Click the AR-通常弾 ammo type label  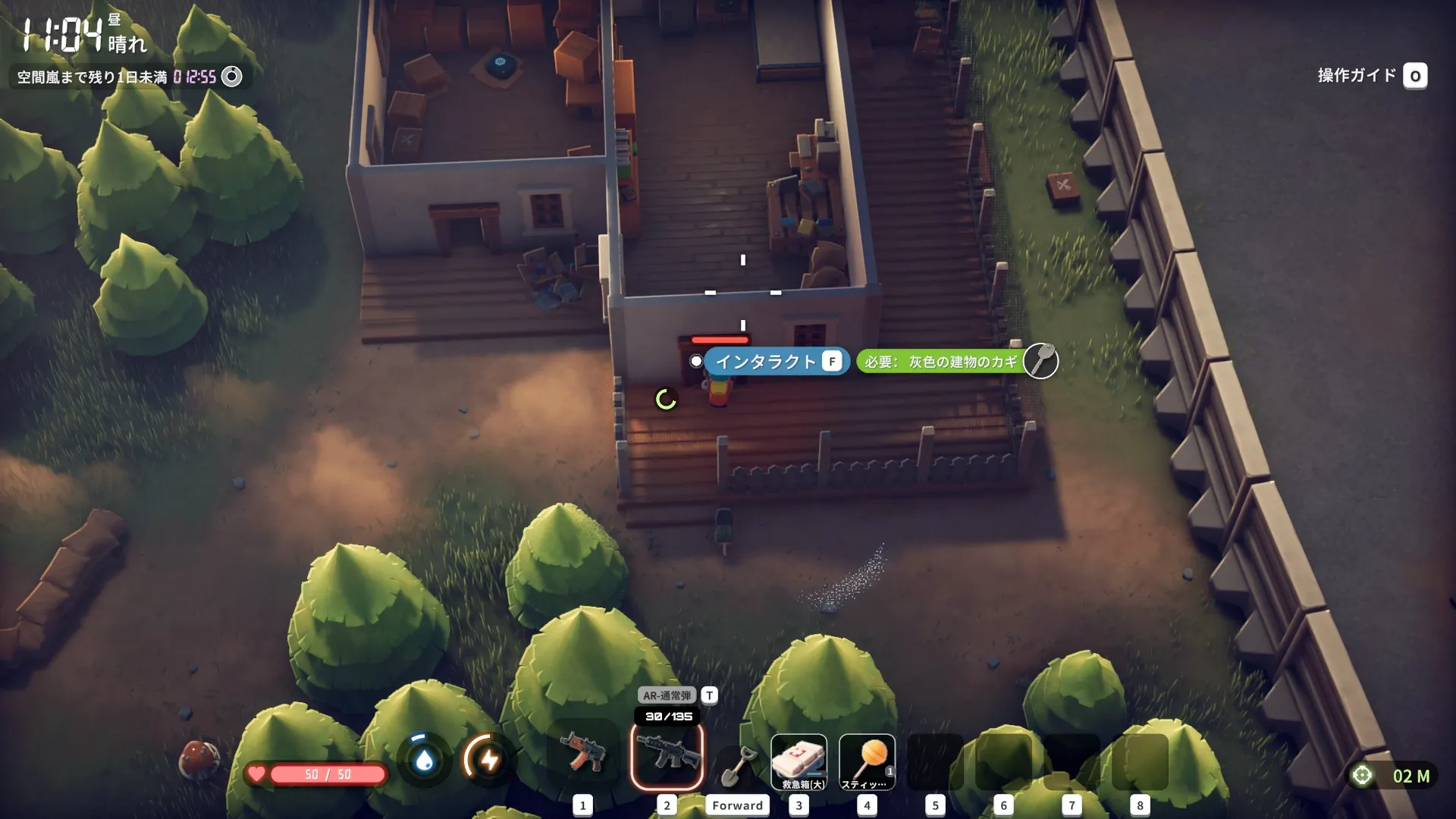pos(667,695)
